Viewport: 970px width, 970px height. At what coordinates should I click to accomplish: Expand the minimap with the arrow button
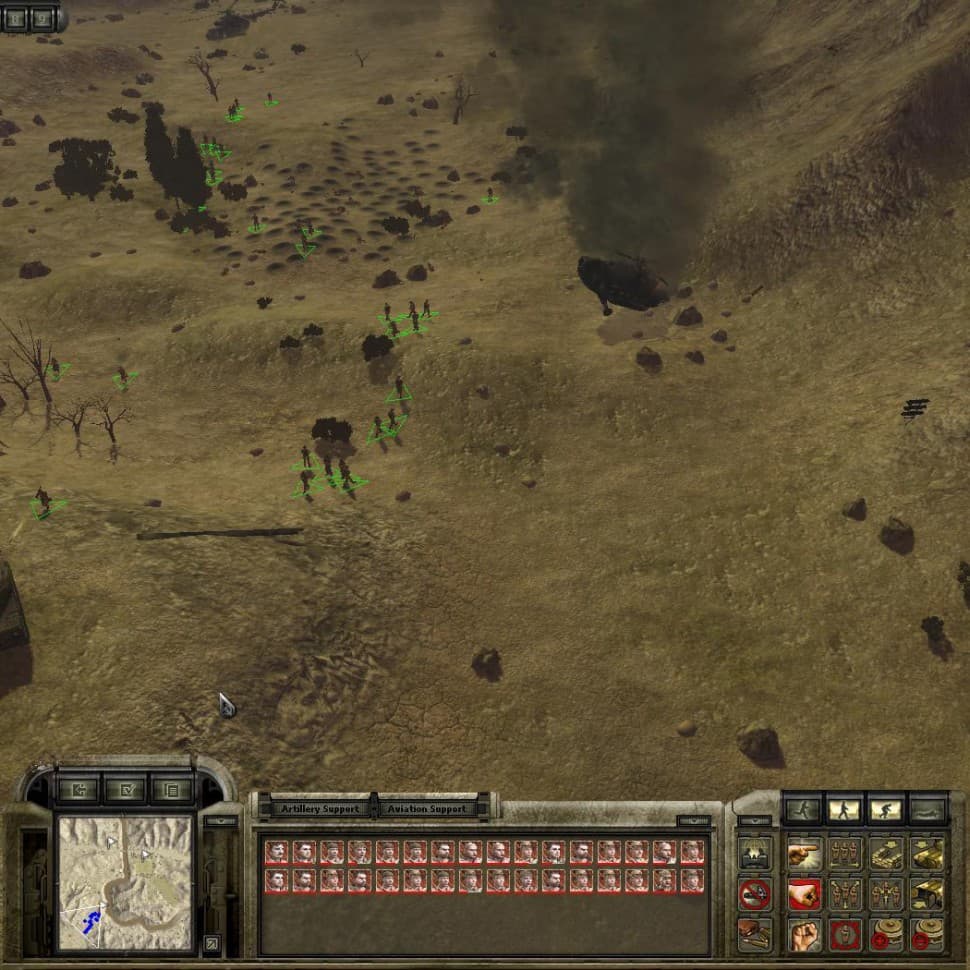click(212, 942)
